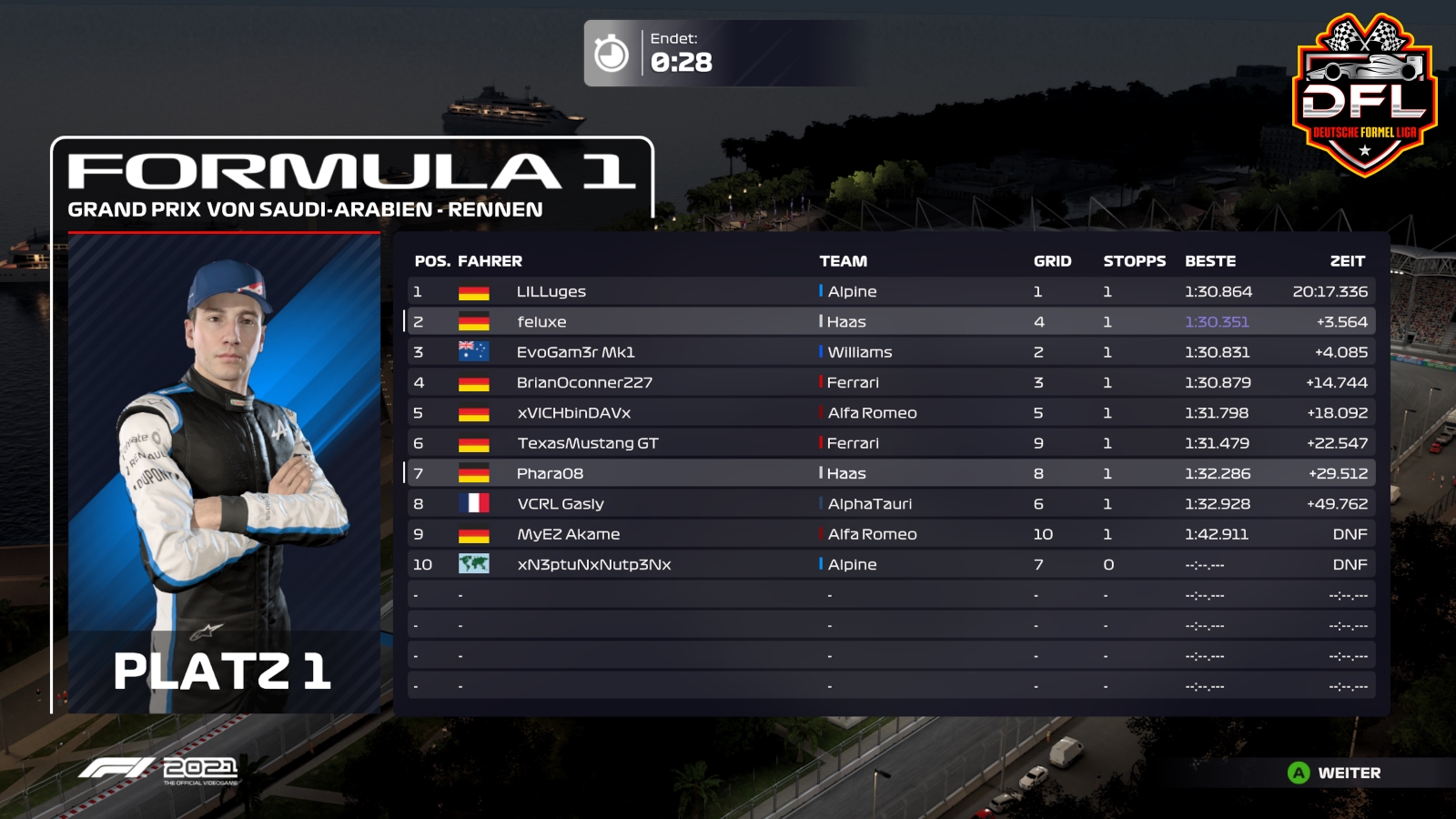Select the xN3ptuNxNutp3Nx DNF row
This screenshot has width=1456, height=819.
pyautogui.click(x=593, y=564)
